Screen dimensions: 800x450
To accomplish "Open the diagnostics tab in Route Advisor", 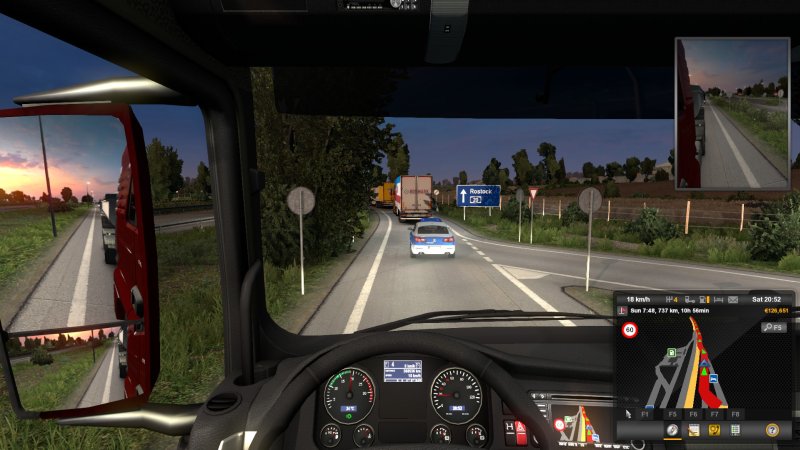I will tap(714, 430).
